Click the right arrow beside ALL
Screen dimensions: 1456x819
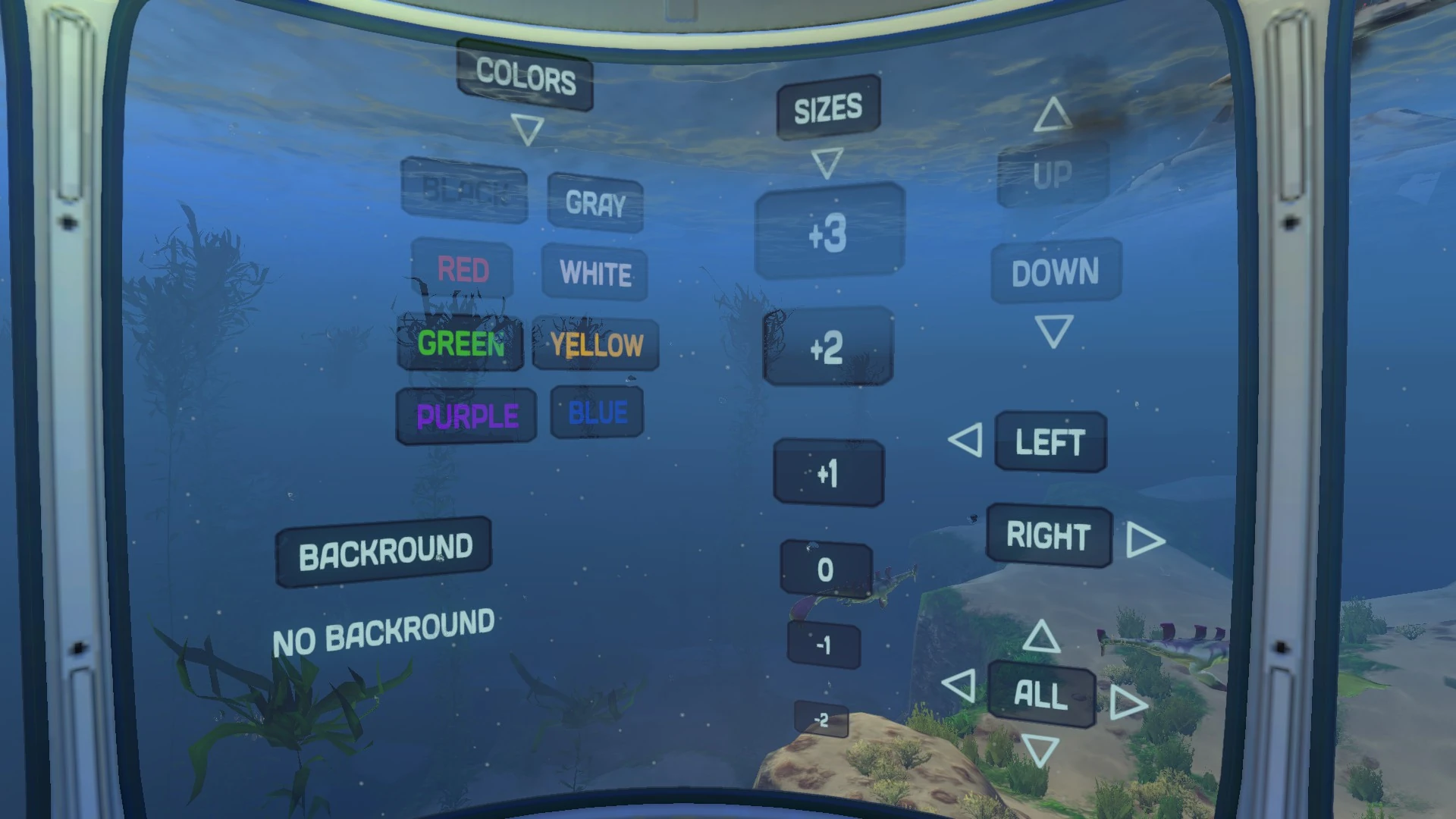click(1126, 704)
